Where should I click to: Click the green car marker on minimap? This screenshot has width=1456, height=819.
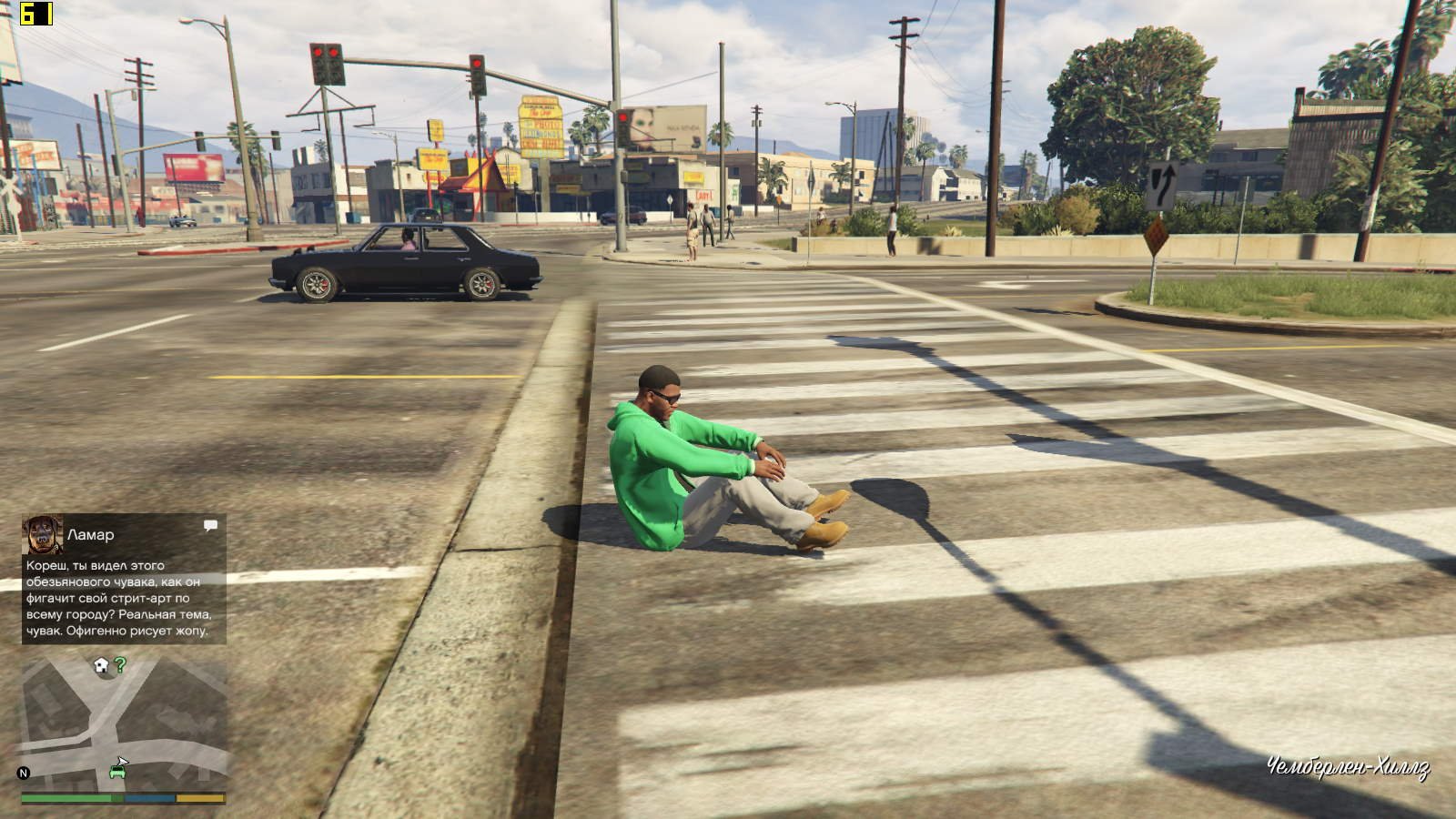click(x=117, y=772)
